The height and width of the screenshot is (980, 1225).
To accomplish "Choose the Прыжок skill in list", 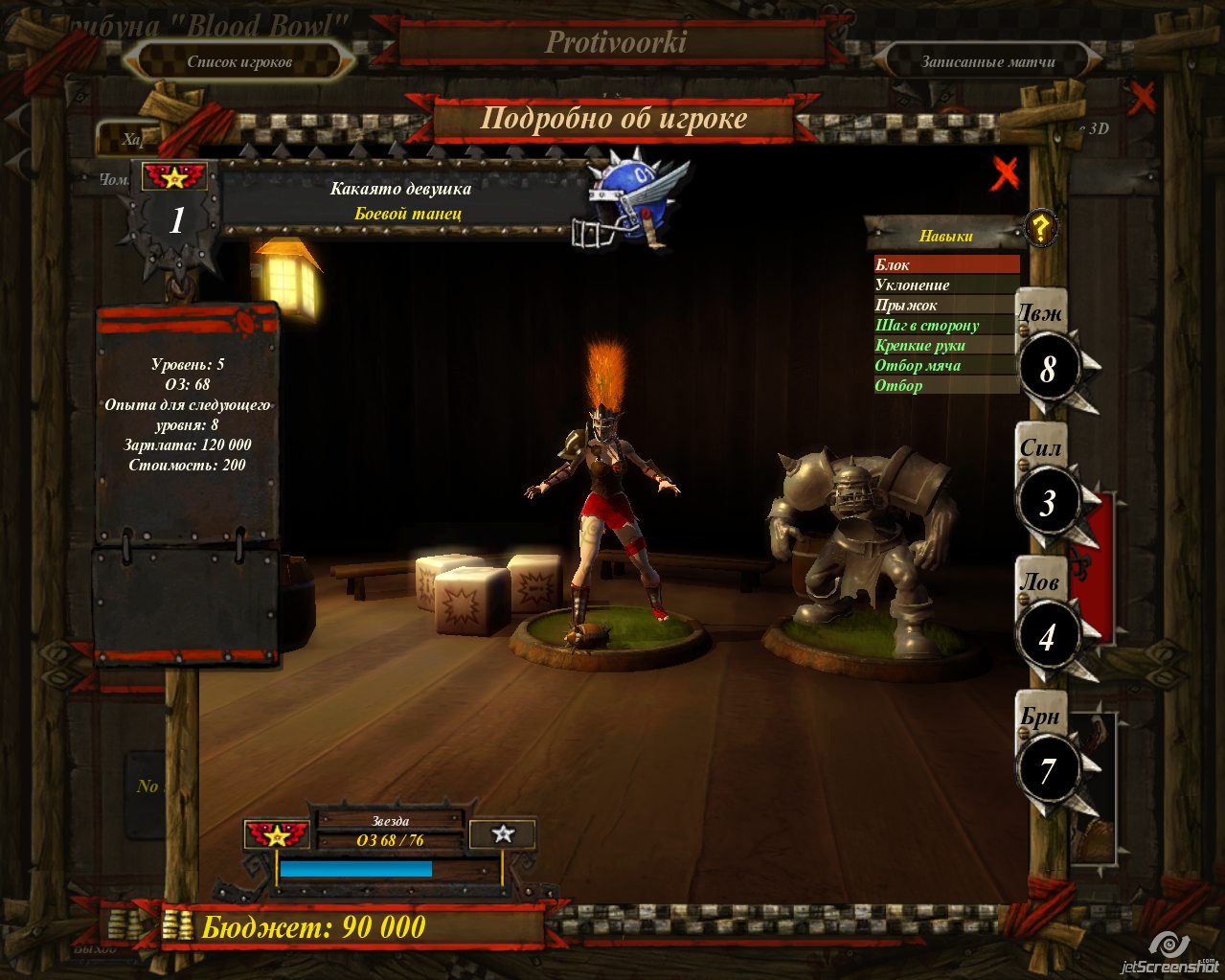I will 946,305.
